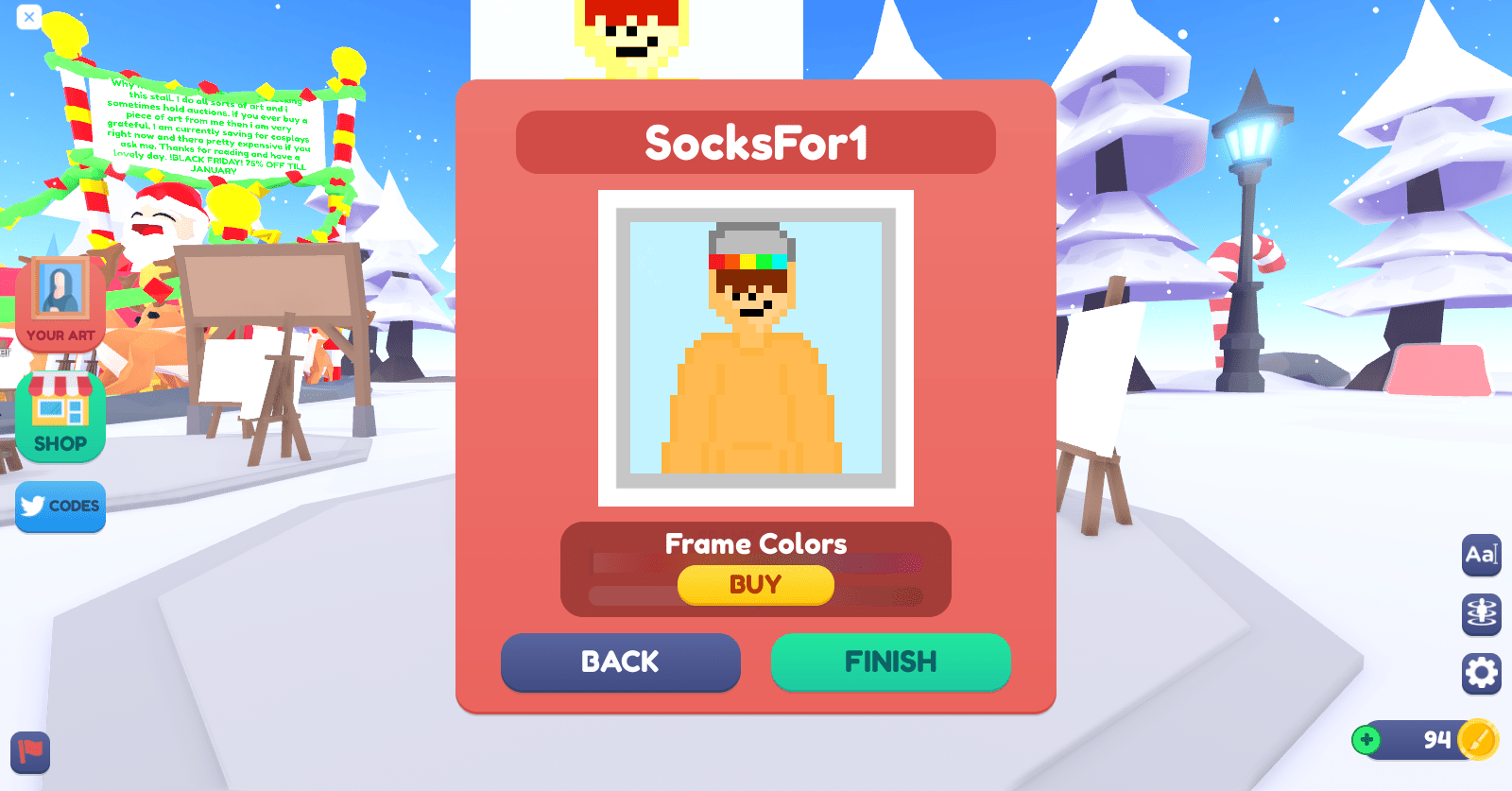
Task: Open the character spin option
Action: coord(1480,613)
